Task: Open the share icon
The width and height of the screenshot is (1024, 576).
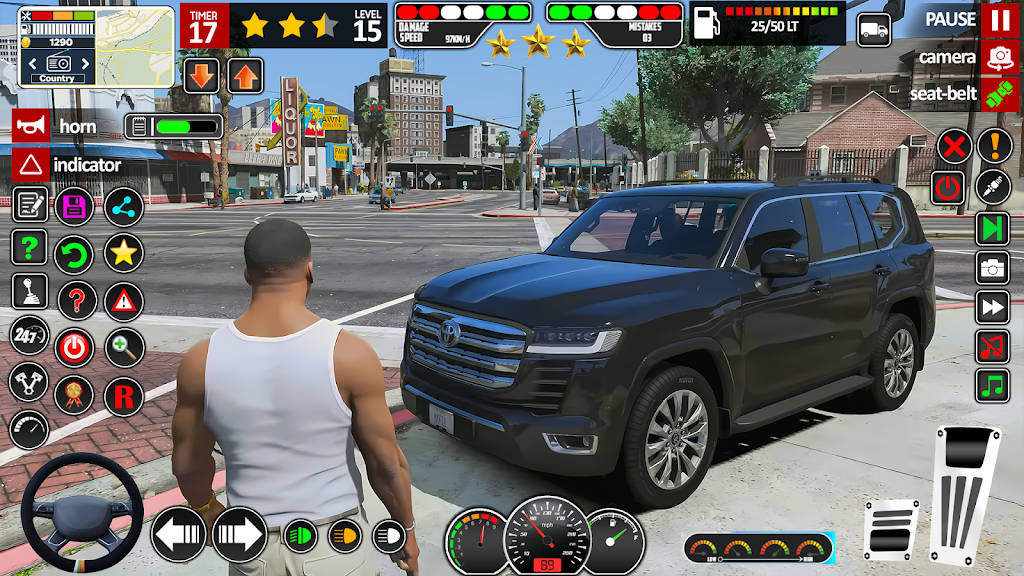Action: [x=124, y=206]
